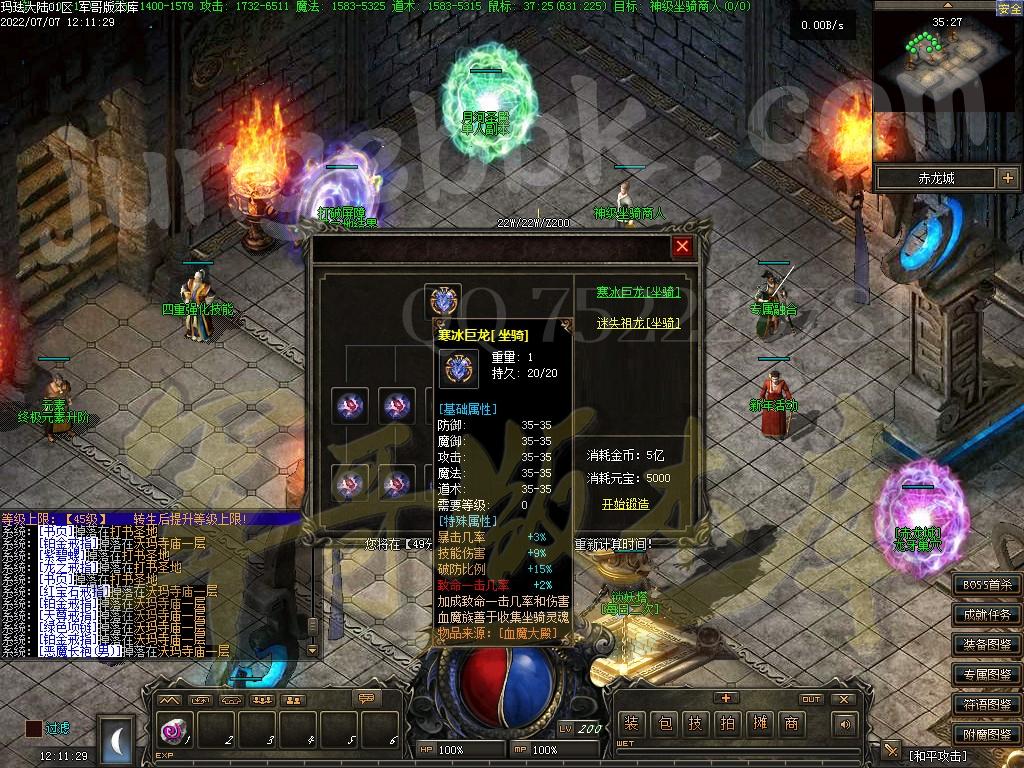1024x768 pixels.
Task: Start forging with 开始锻造
Action: coord(625,504)
